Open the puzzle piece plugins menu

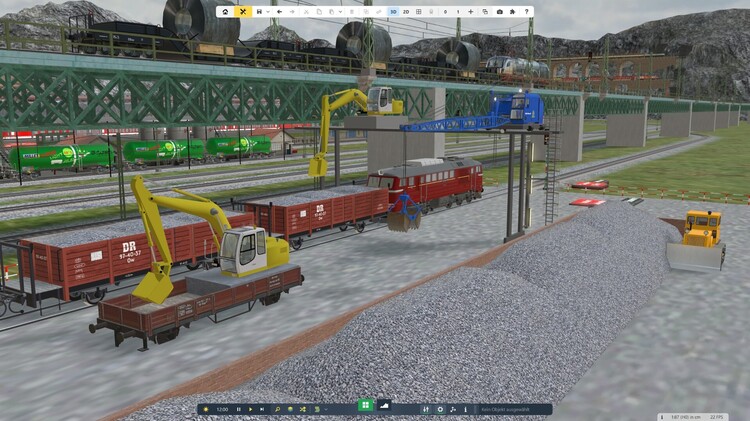pyautogui.click(x=512, y=12)
